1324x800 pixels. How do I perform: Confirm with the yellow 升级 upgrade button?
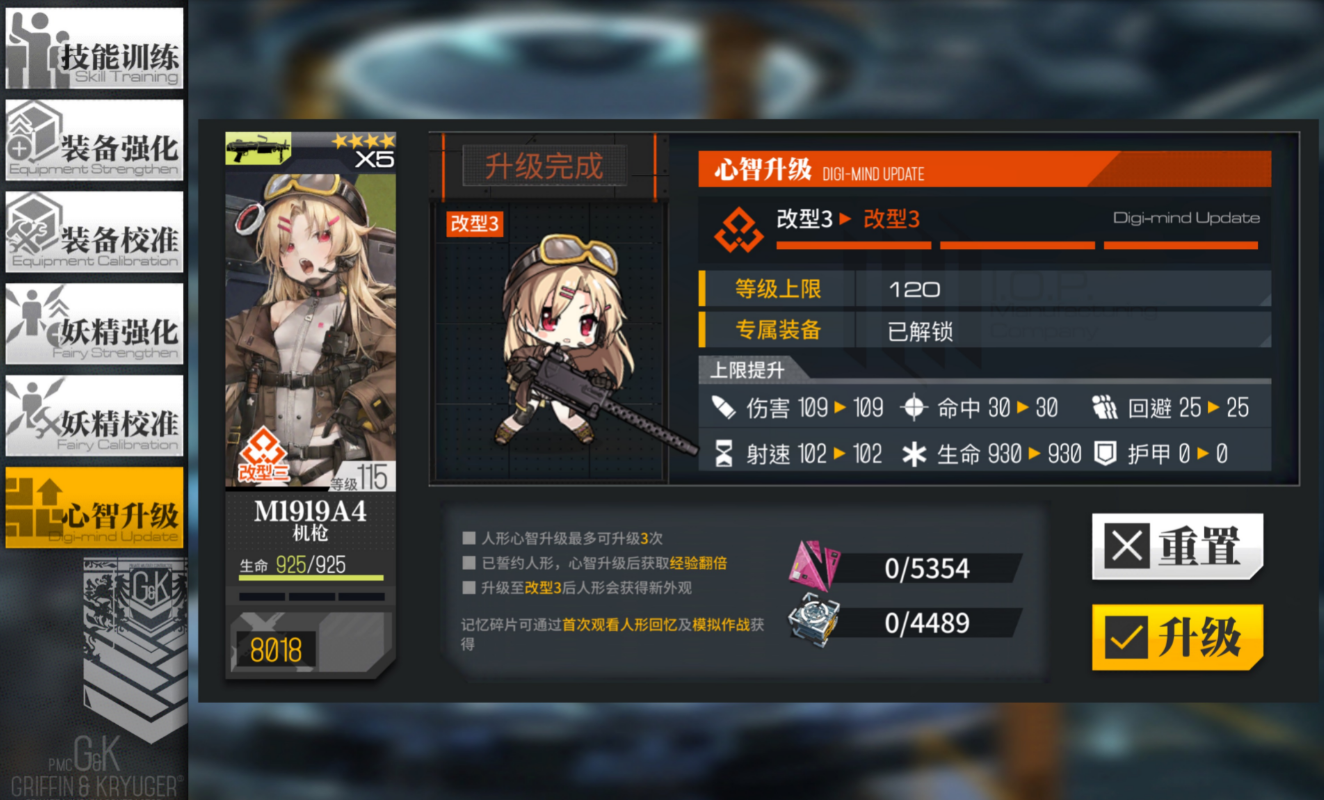(x=1178, y=638)
